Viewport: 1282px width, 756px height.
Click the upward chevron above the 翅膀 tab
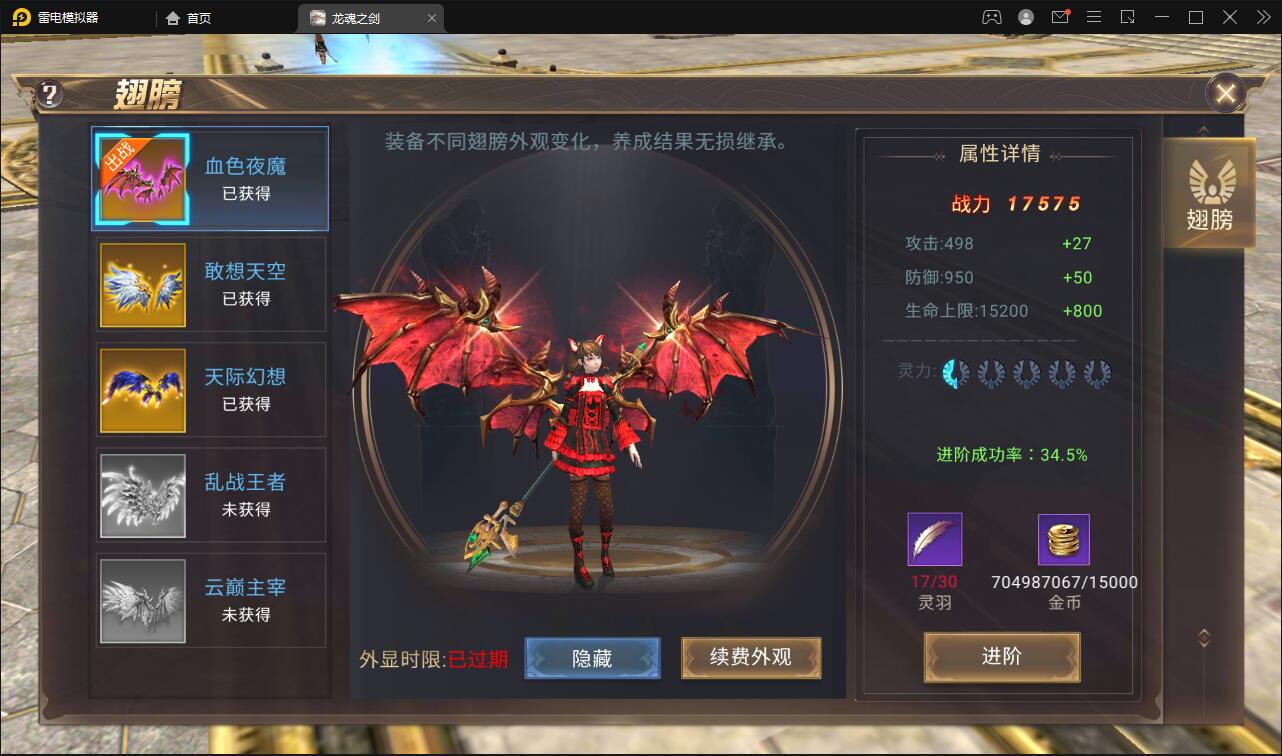click(x=1203, y=128)
